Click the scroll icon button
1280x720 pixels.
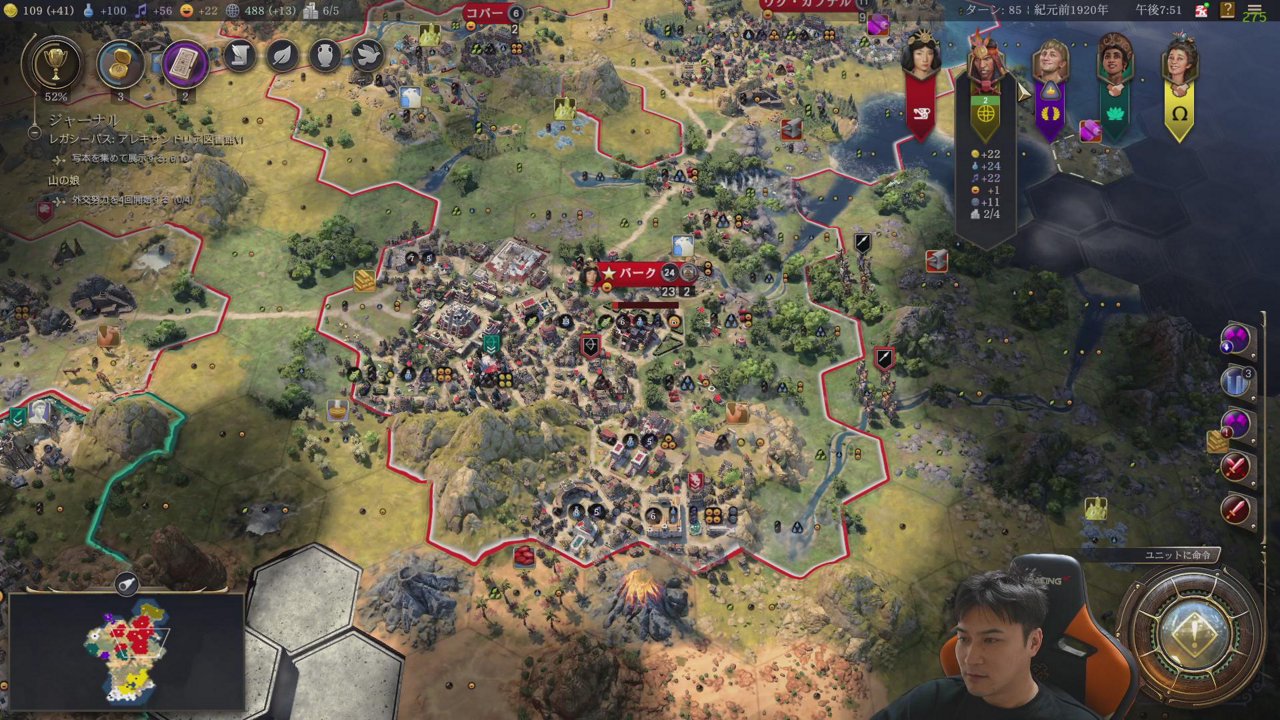coord(240,56)
